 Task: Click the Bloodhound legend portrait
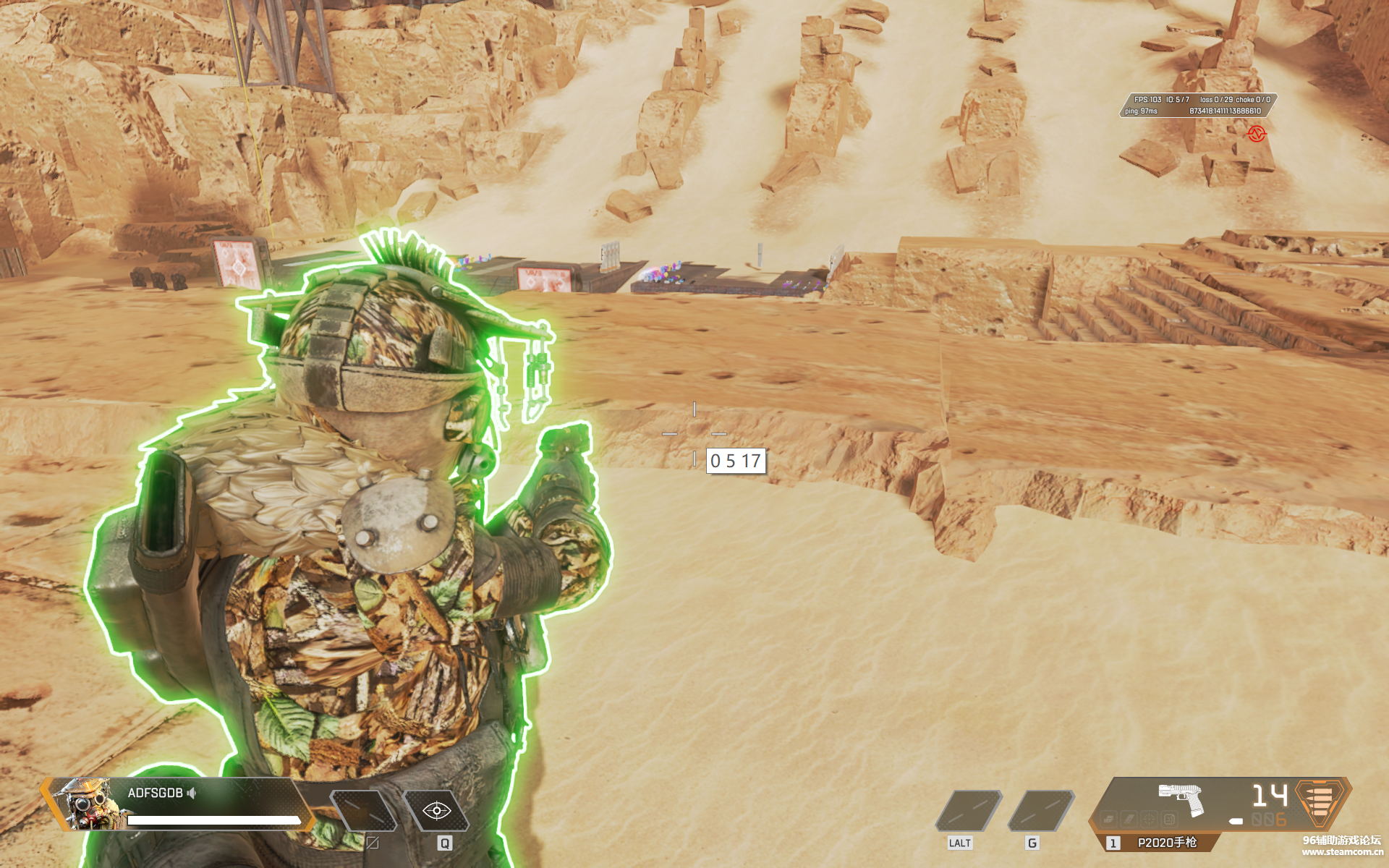point(87,803)
